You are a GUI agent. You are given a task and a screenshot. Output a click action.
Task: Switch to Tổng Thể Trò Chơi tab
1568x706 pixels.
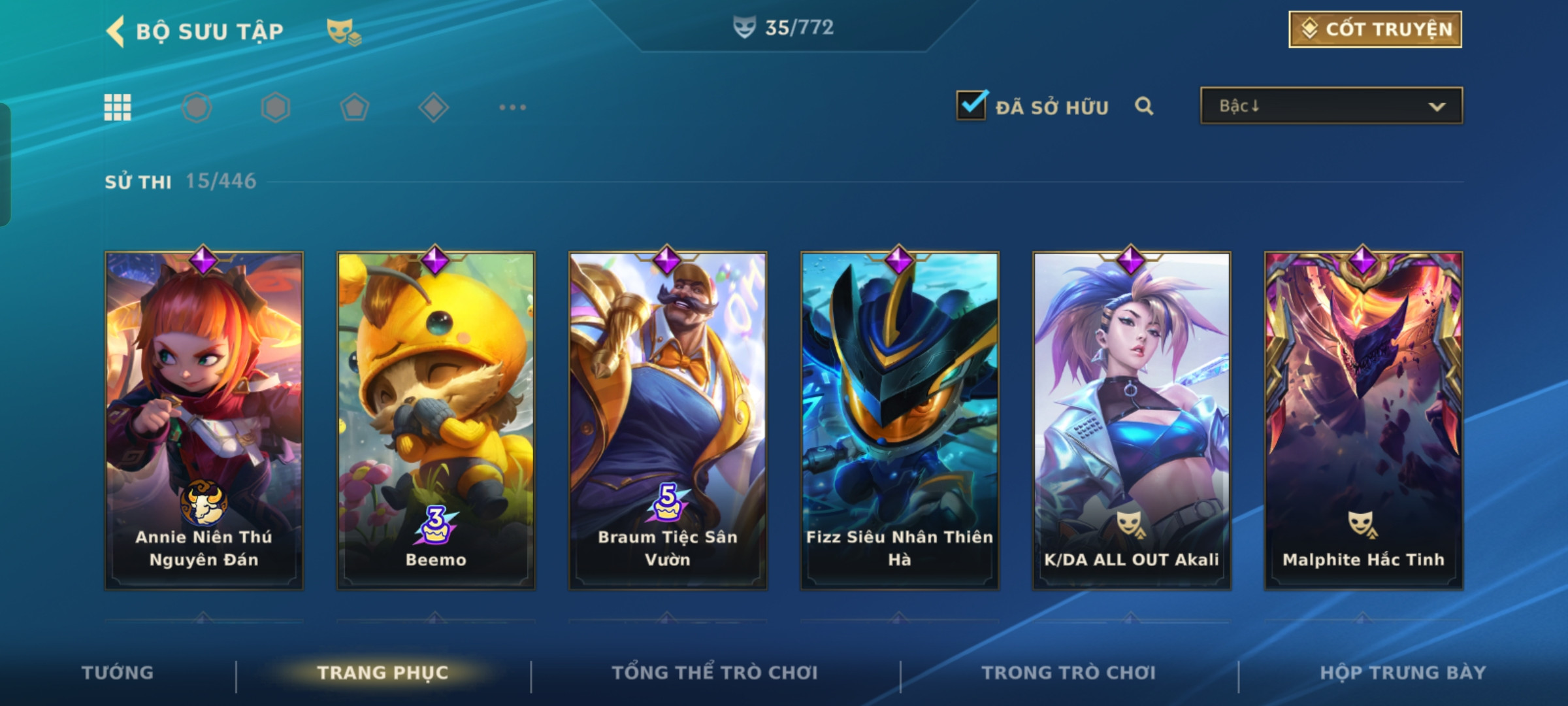[714, 673]
